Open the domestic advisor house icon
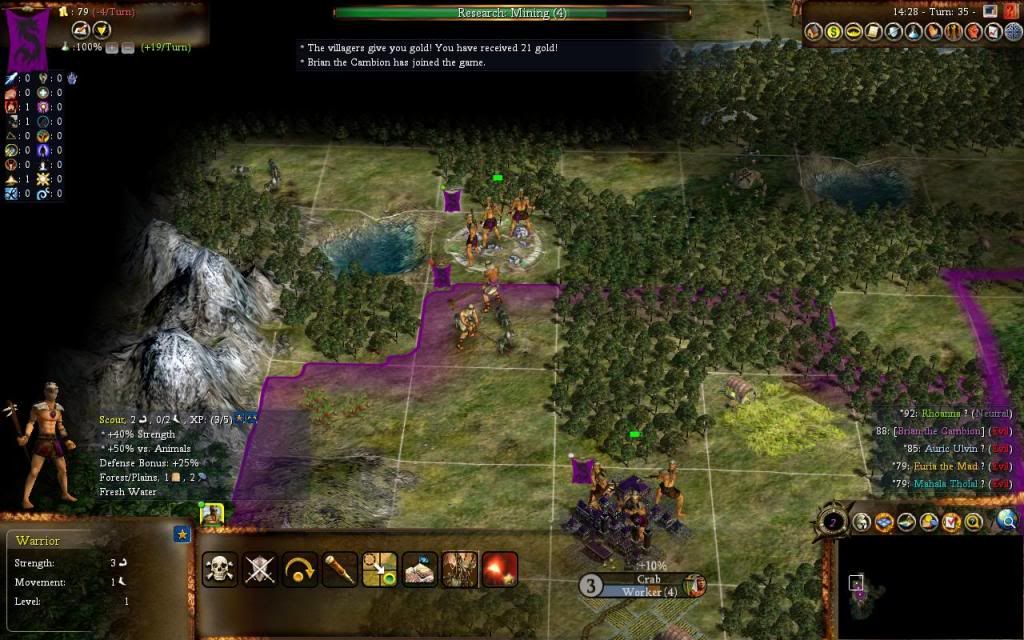Viewport: 1024px width, 640px height. [815, 32]
